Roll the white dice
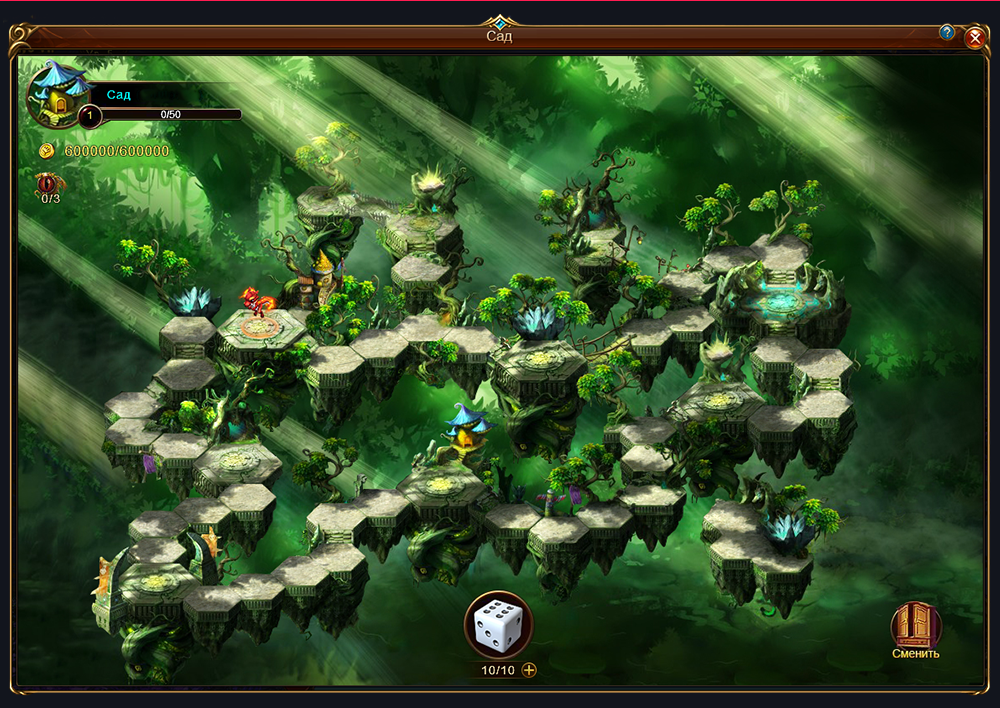The width and height of the screenshot is (1000, 708). tap(498, 625)
